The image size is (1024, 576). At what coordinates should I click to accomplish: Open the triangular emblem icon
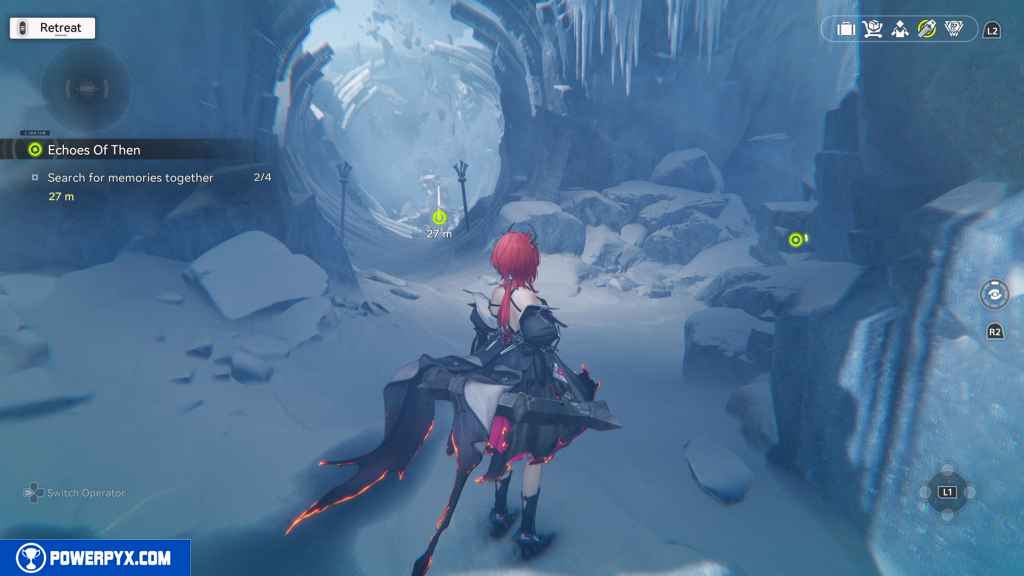954,29
